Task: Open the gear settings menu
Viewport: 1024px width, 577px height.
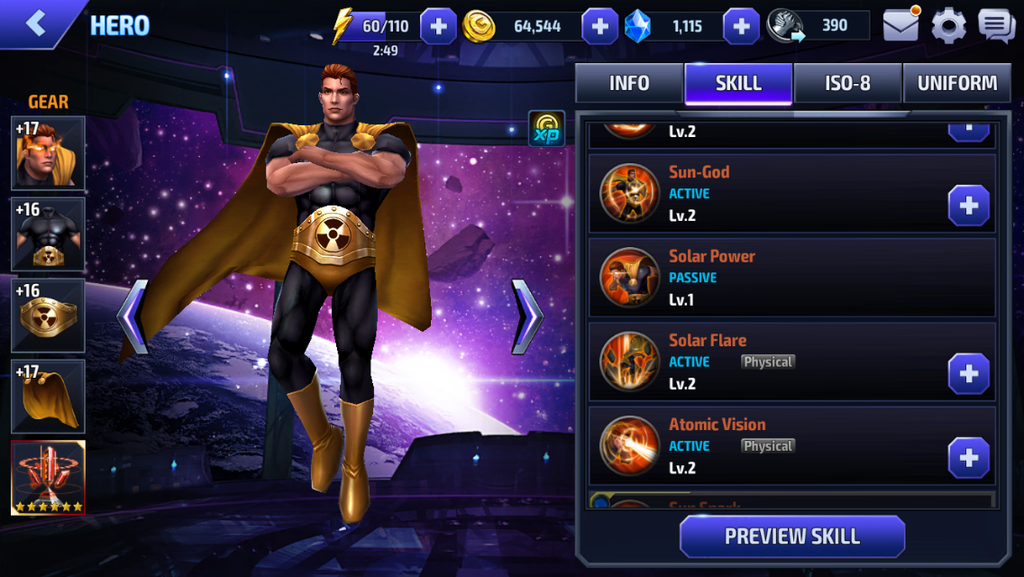Action: (948, 26)
